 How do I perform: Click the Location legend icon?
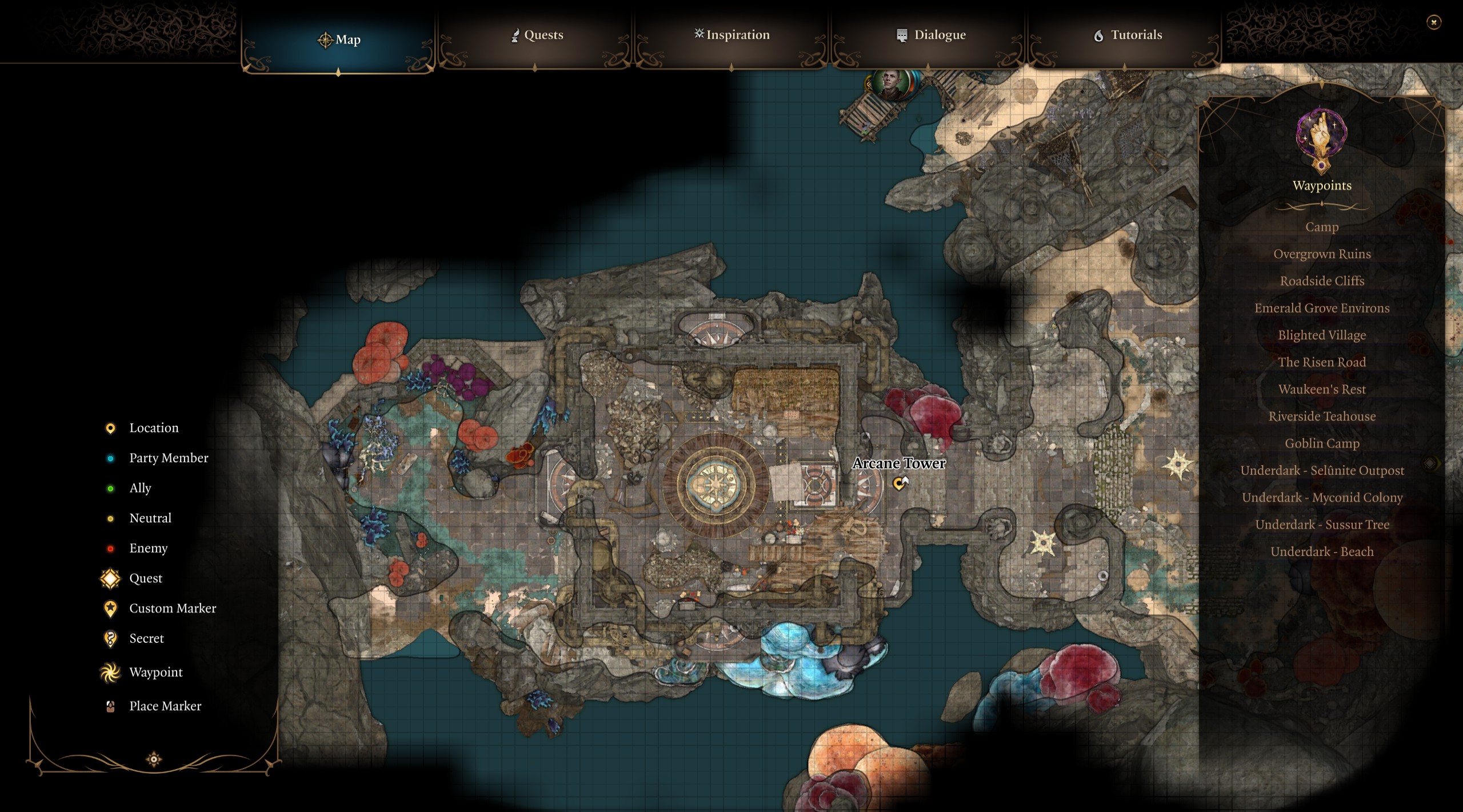pyautogui.click(x=109, y=427)
